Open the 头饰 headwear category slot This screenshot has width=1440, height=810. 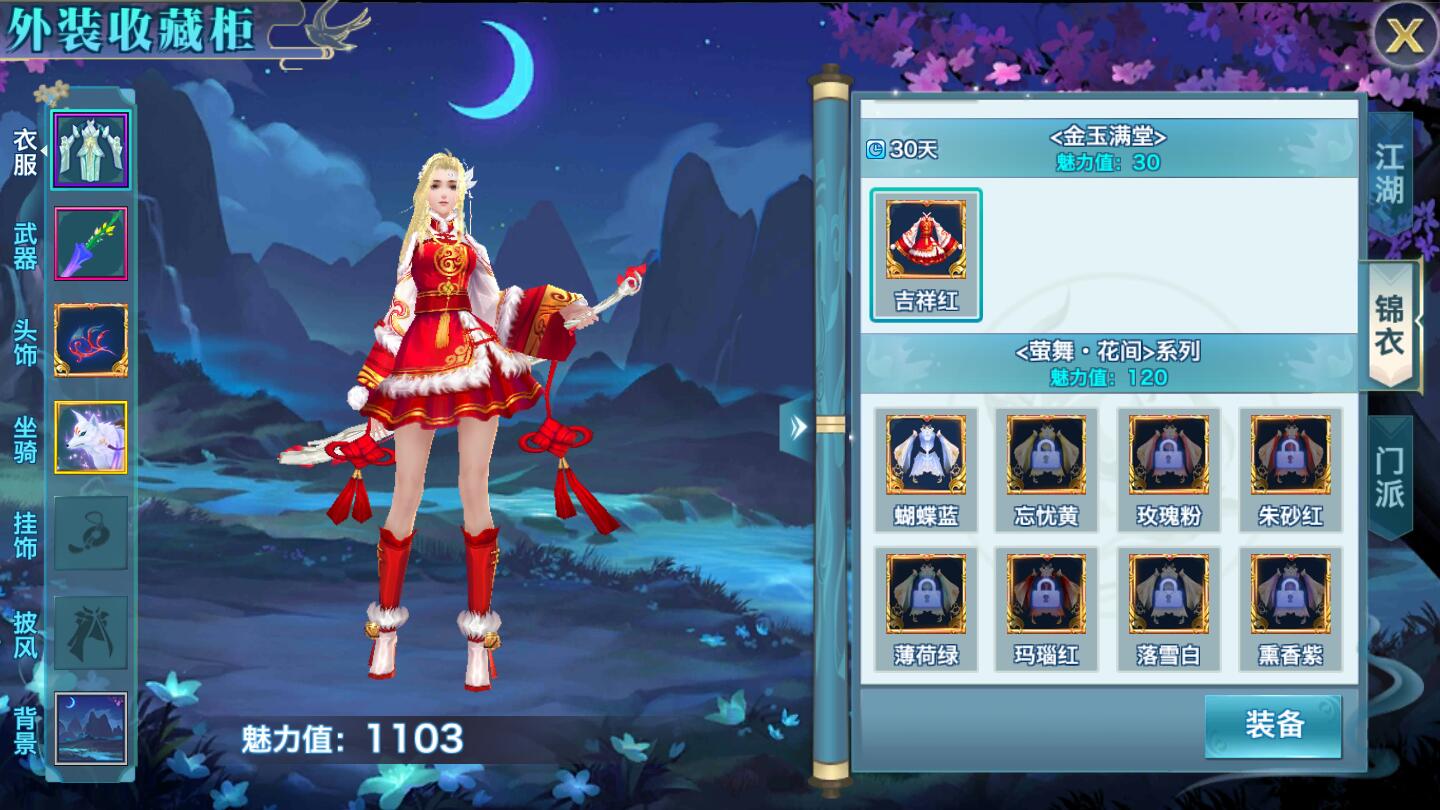tap(90, 341)
